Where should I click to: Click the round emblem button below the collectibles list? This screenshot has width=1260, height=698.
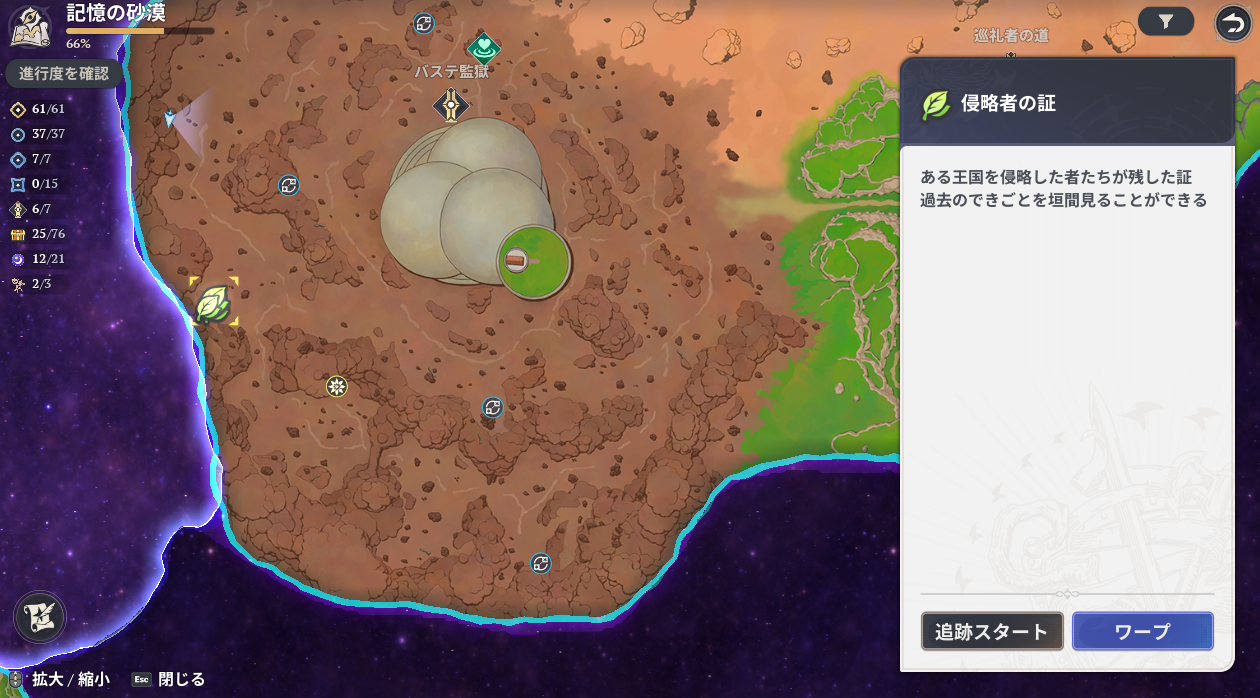(x=40, y=617)
